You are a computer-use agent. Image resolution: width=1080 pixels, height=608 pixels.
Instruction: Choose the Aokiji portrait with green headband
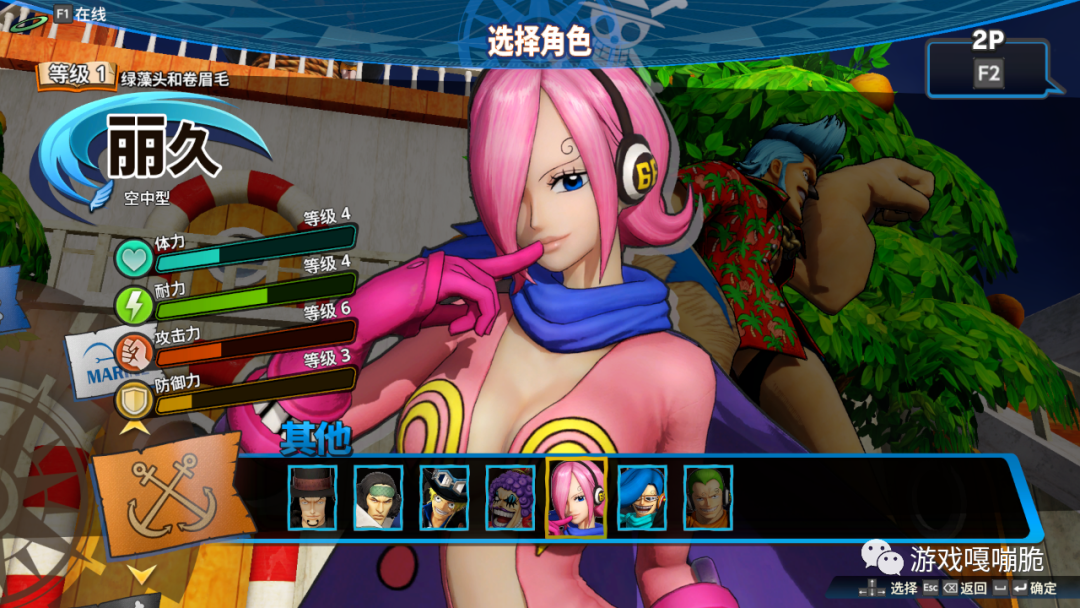pyautogui.click(x=378, y=497)
